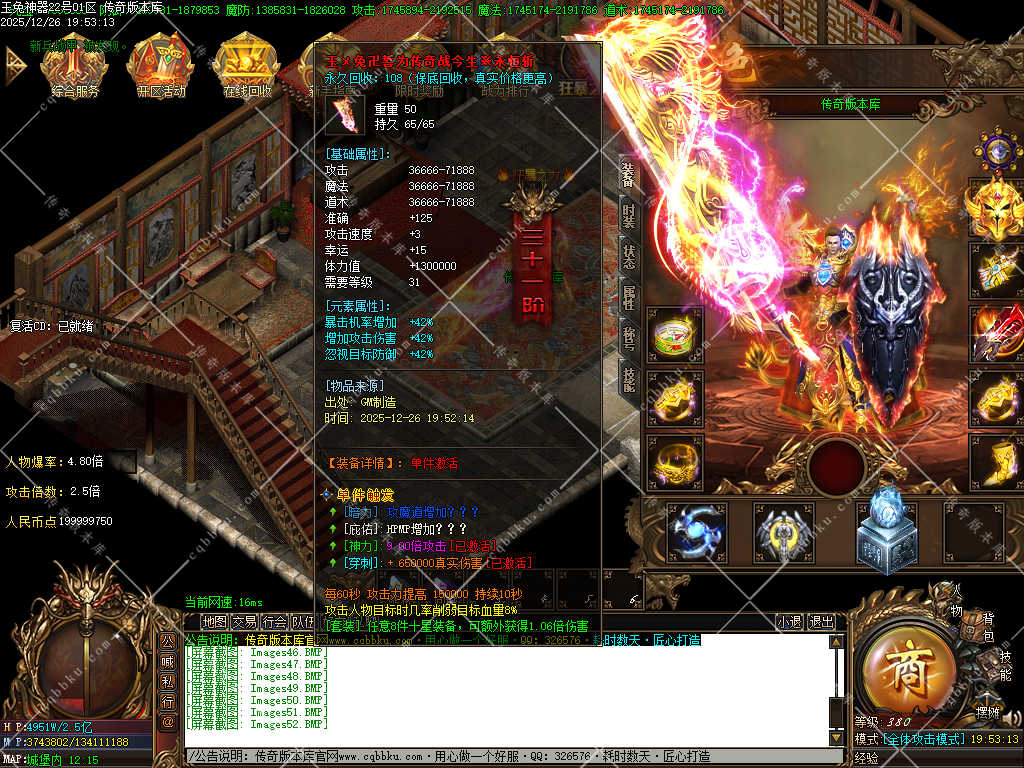The width and height of the screenshot is (1024, 768).
Task: Switch to the 装备 equipment tab
Action: [x=628, y=174]
